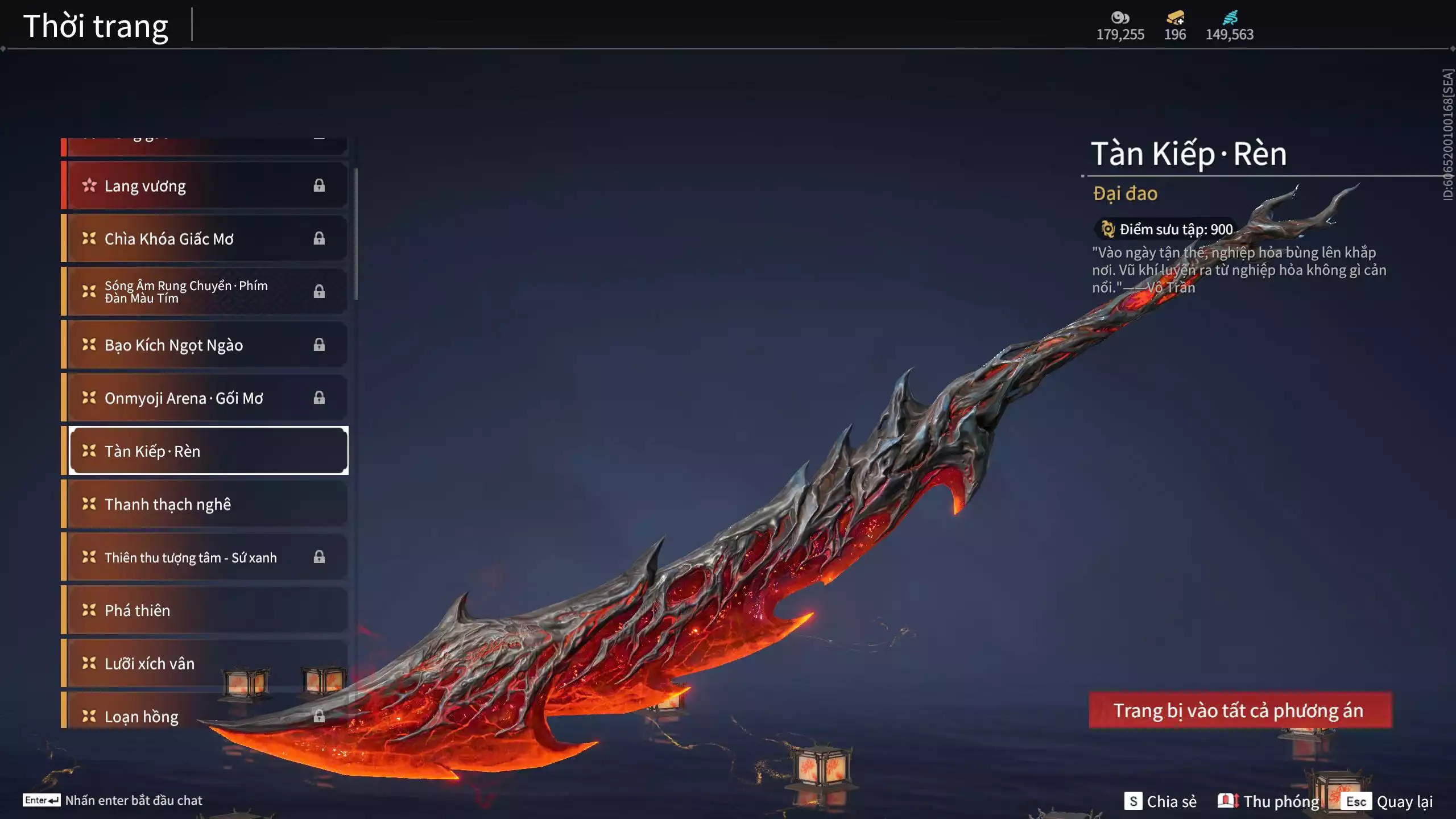This screenshot has height=819, width=1456.
Task: Click the gold ingot currency icon
Action: click(x=1175, y=18)
